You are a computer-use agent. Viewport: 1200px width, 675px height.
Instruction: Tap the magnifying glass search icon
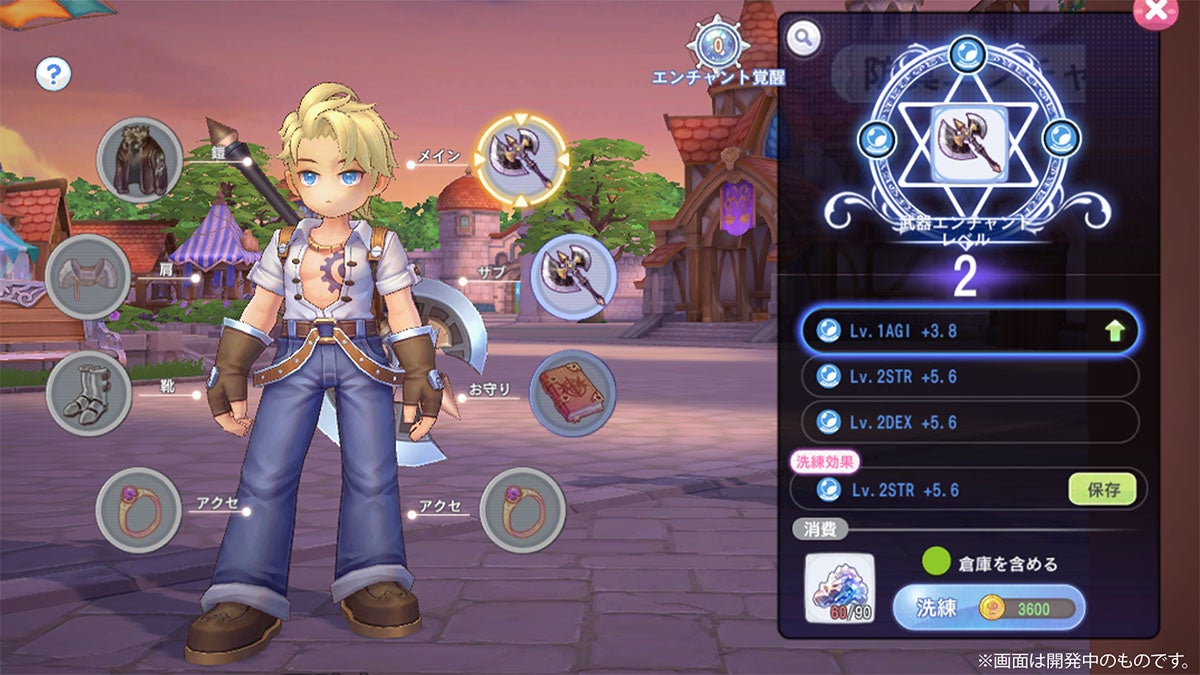(802, 39)
